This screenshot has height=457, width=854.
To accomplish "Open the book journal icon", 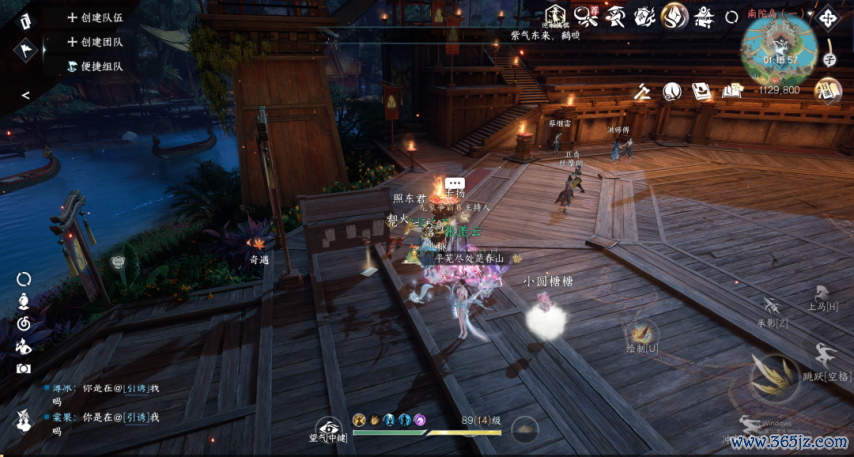I will click(703, 91).
